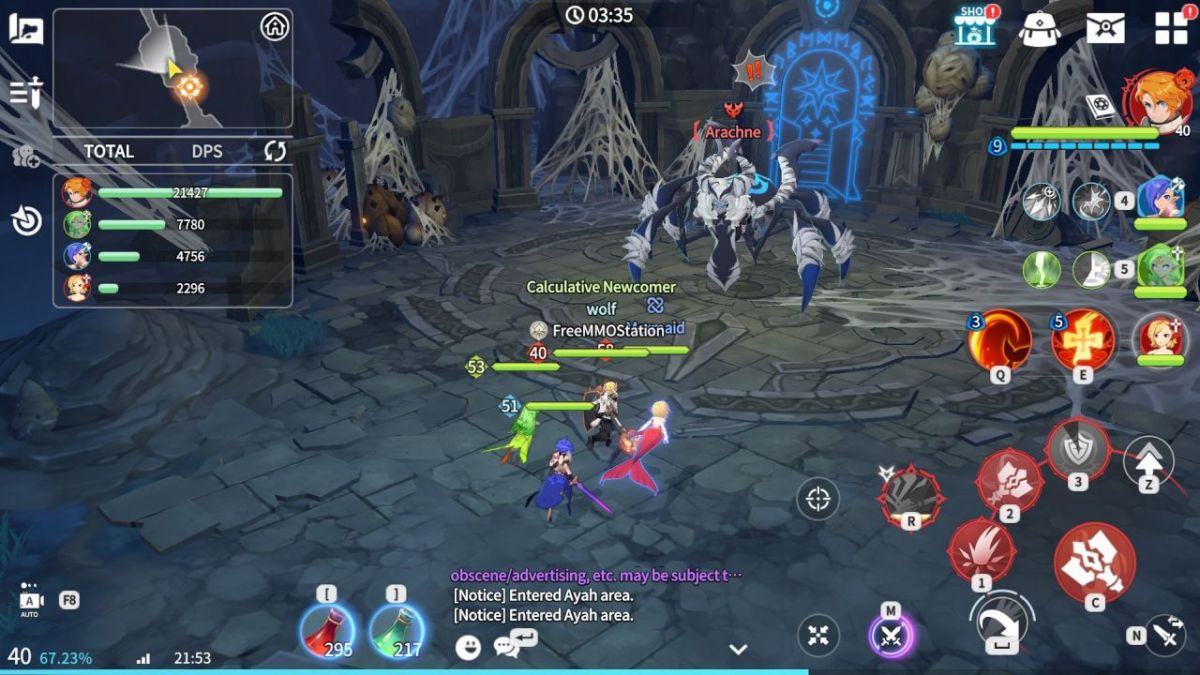Use the green potion with 217 count

[x=396, y=632]
